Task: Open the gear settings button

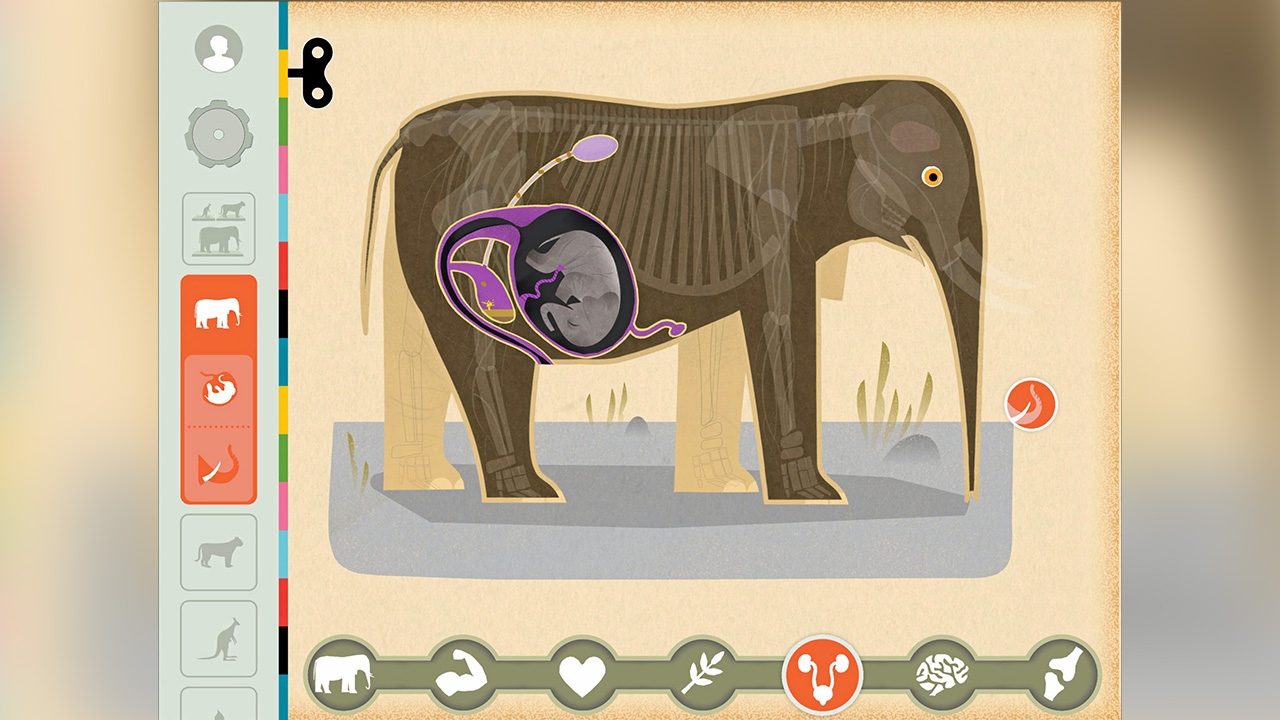Action: click(x=218, y=134)
